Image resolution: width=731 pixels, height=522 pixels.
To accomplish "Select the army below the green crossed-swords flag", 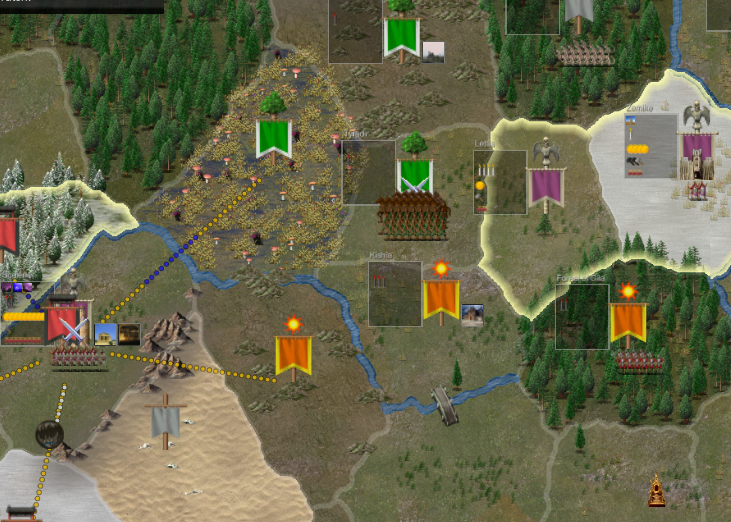I will (x=412, y=214).
